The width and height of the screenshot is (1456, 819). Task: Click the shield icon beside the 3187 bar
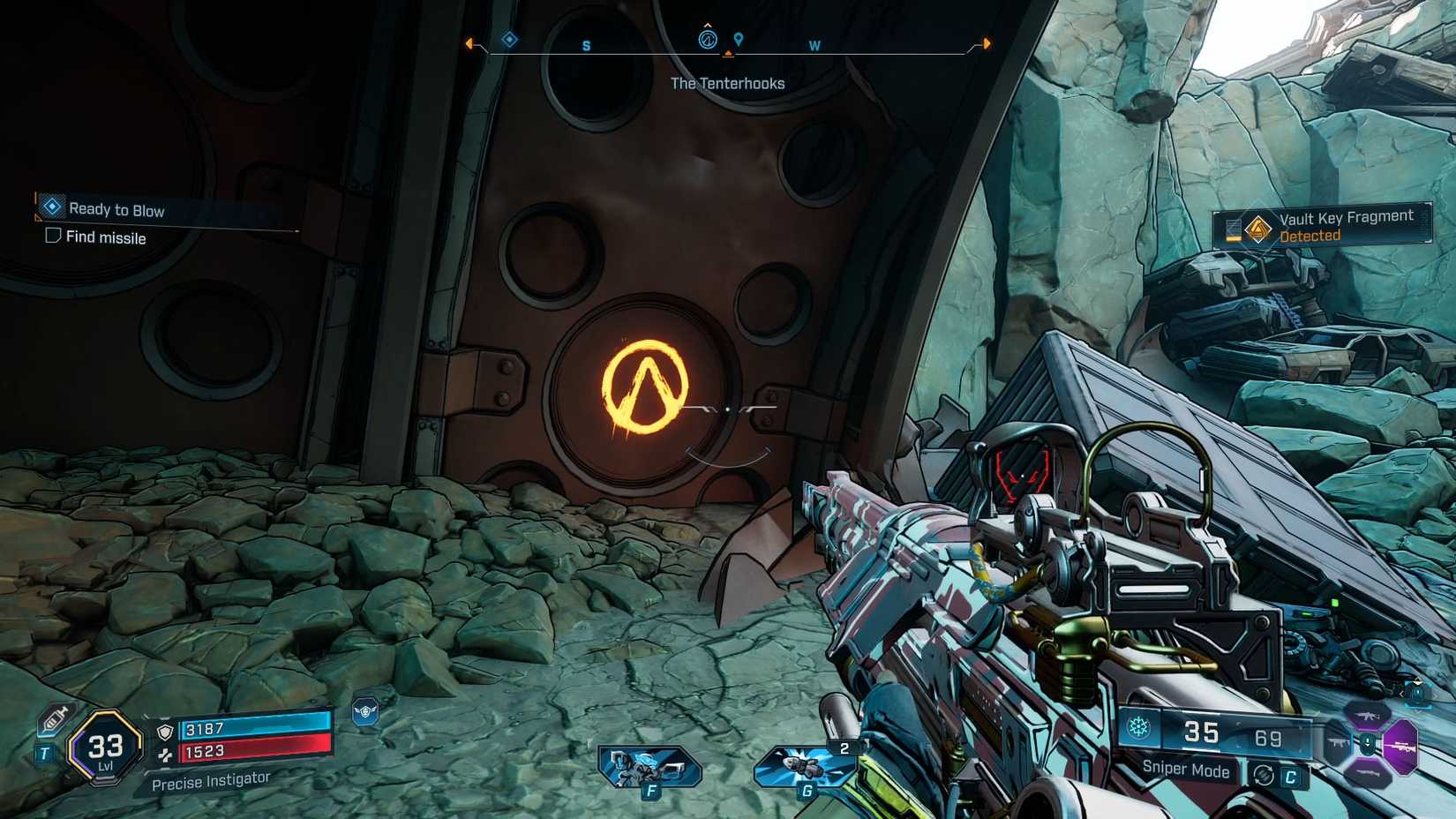coord(166,732)
